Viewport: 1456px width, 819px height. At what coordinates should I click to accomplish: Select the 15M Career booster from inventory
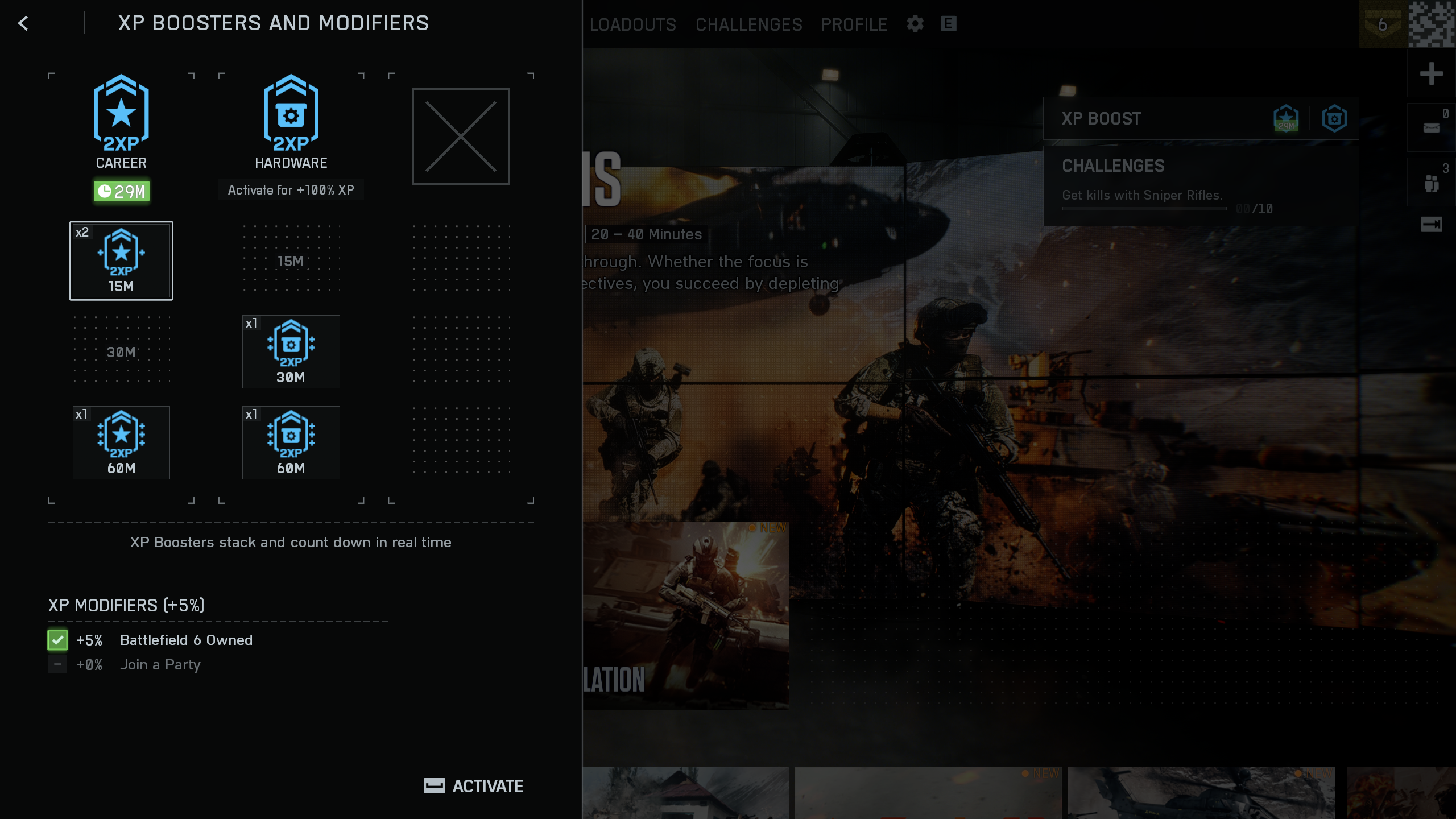(x=121, y=260)
